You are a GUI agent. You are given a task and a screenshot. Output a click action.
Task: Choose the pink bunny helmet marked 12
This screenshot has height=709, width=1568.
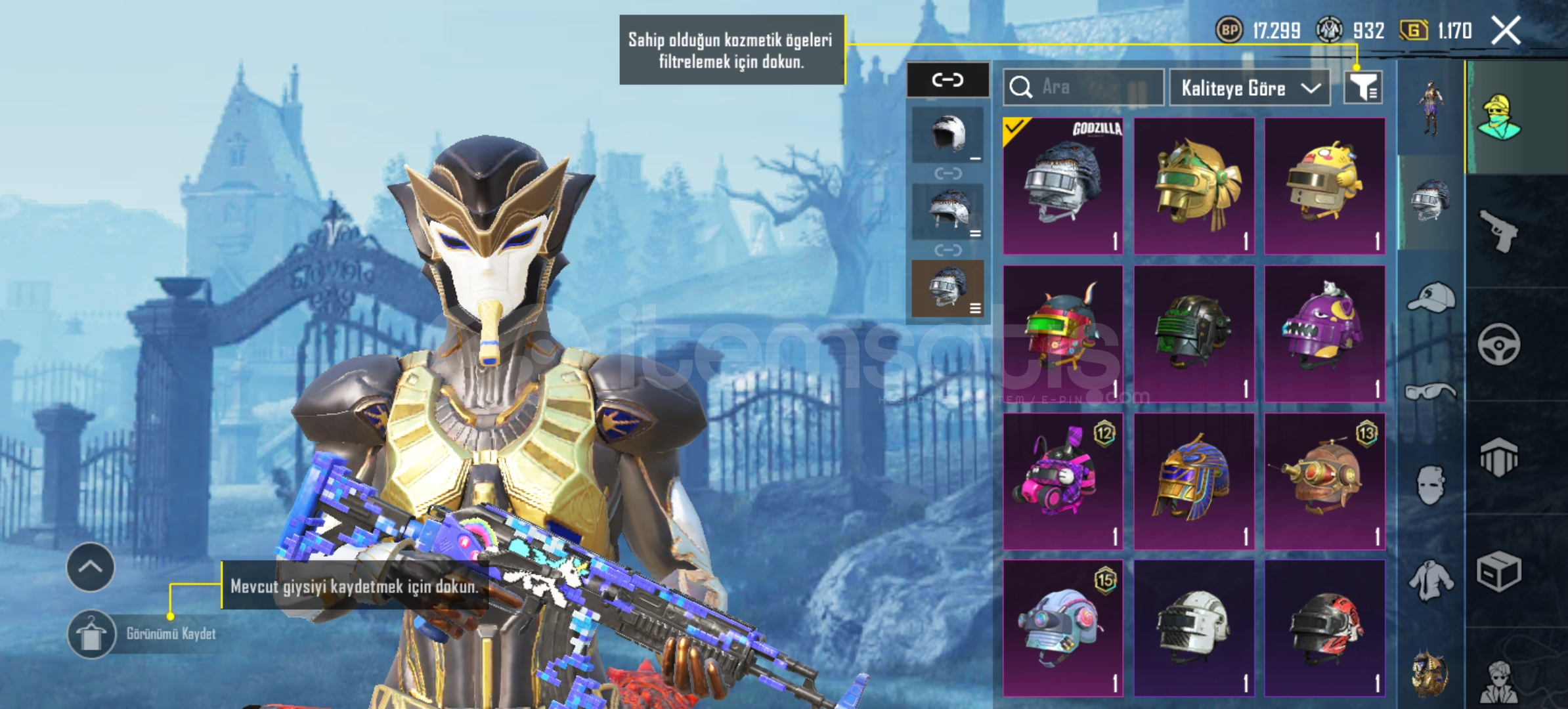point(1063,481)
